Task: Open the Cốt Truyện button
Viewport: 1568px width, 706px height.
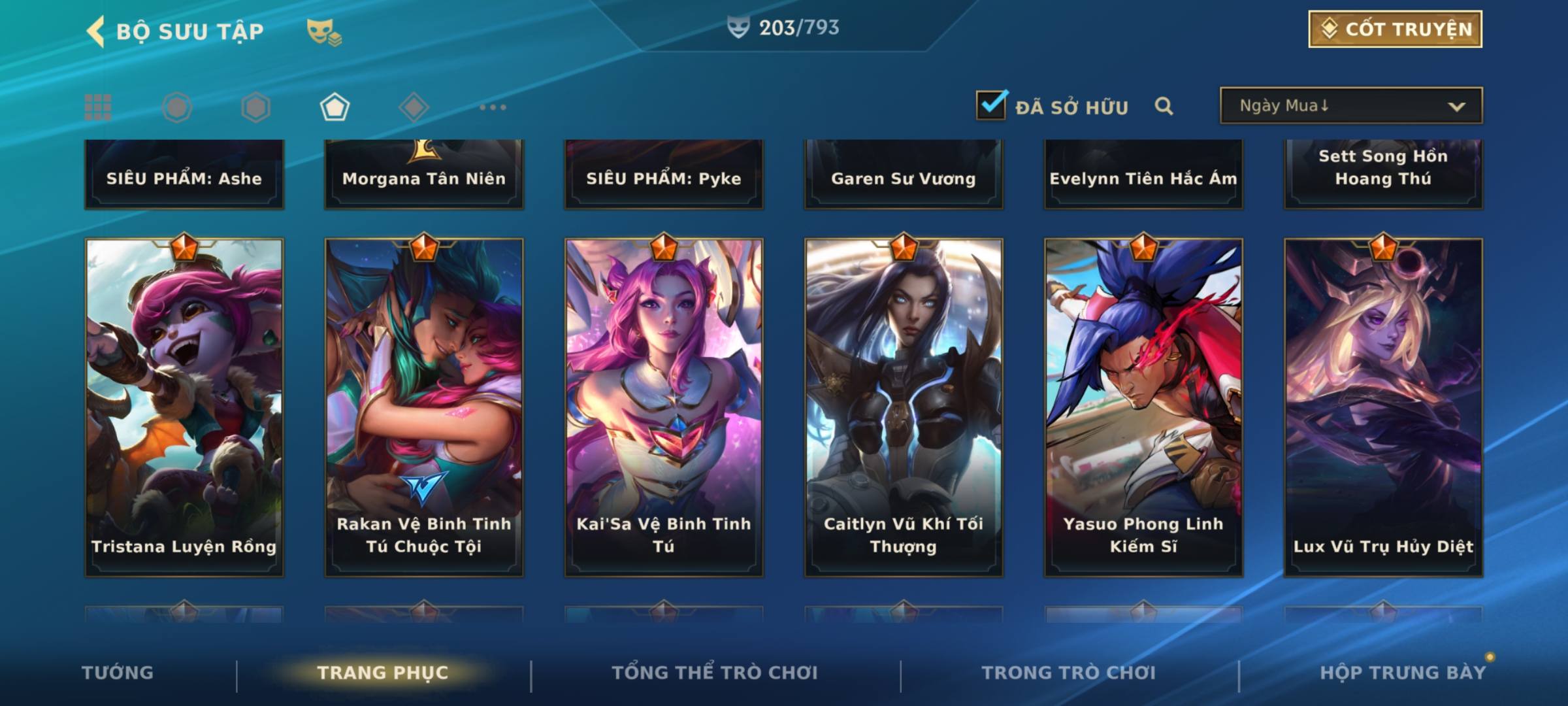Action: [1395, 29]
